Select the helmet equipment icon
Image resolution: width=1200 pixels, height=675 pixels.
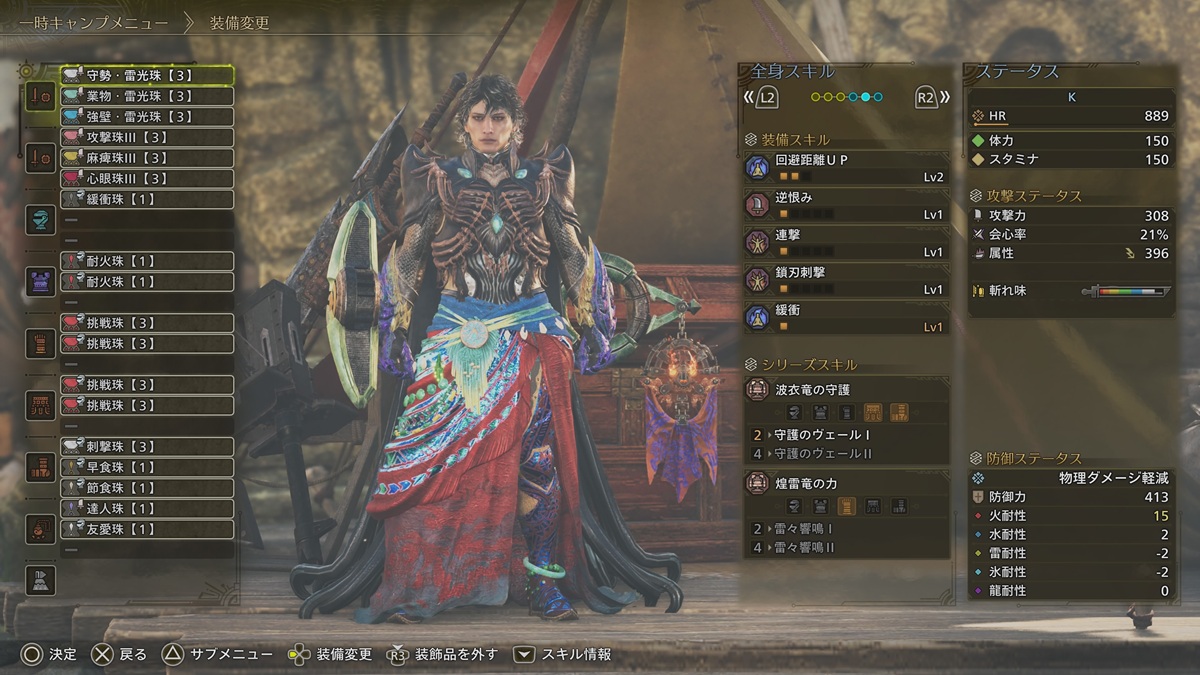click(x=41, y=220)
